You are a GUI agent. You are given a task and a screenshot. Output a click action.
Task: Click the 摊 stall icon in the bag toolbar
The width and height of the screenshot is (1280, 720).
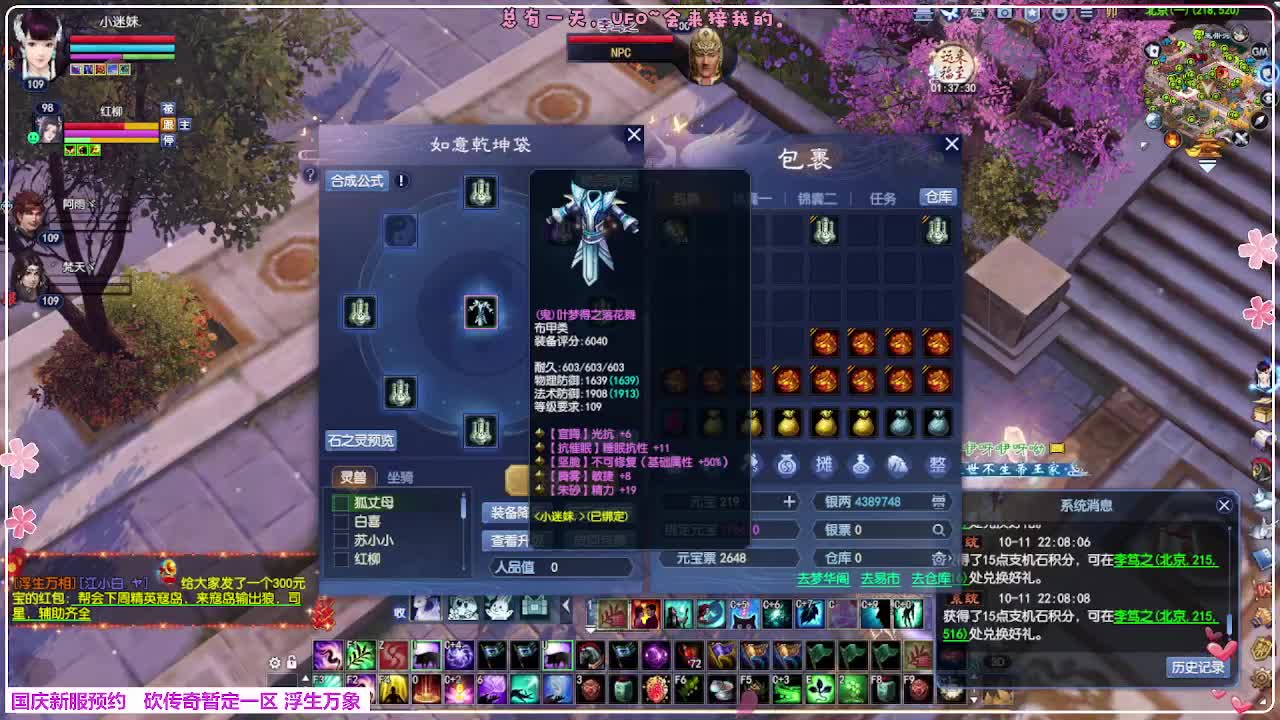(x=825, y=464)
